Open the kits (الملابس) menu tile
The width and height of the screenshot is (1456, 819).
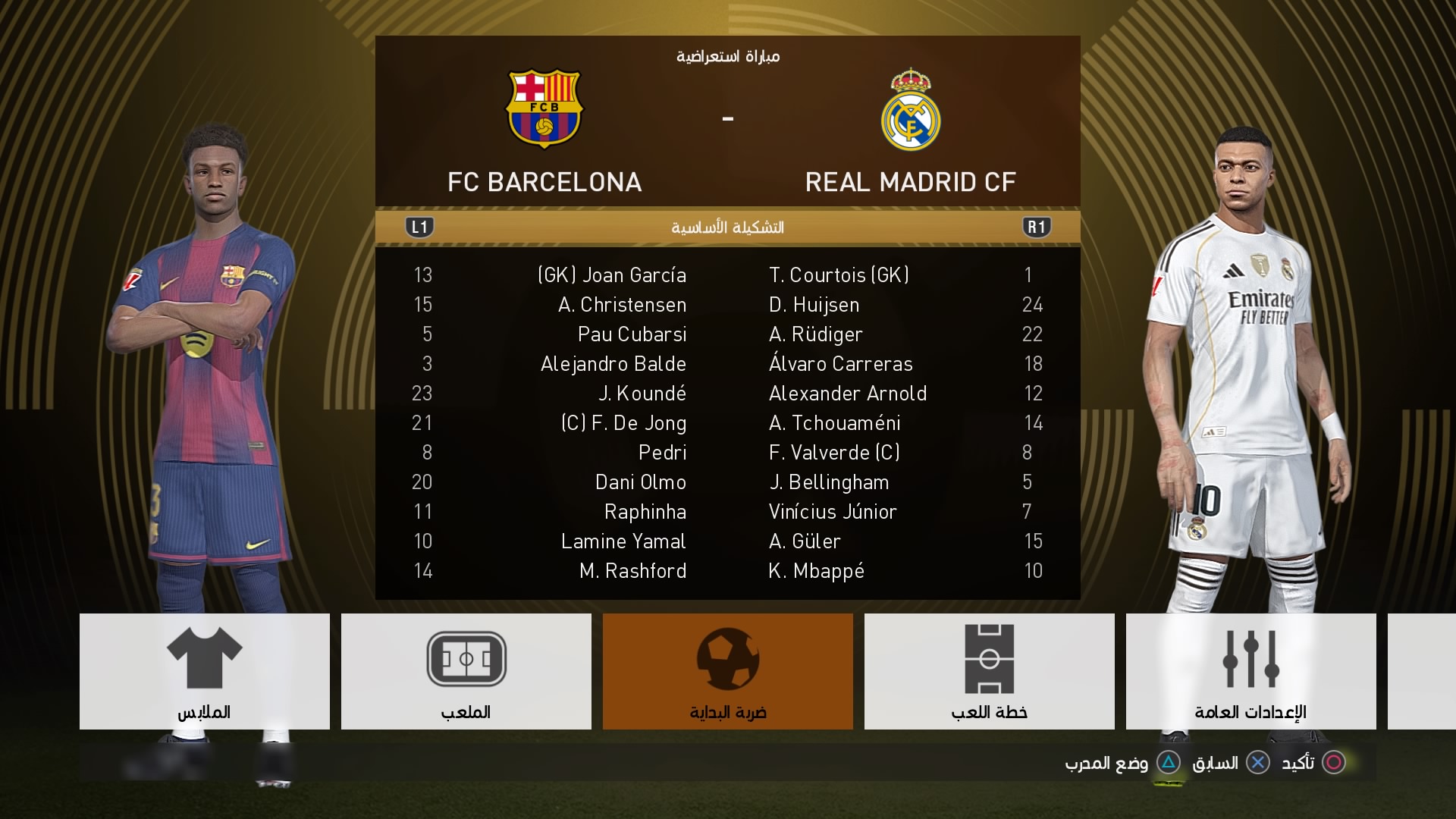tap(204, 671)
